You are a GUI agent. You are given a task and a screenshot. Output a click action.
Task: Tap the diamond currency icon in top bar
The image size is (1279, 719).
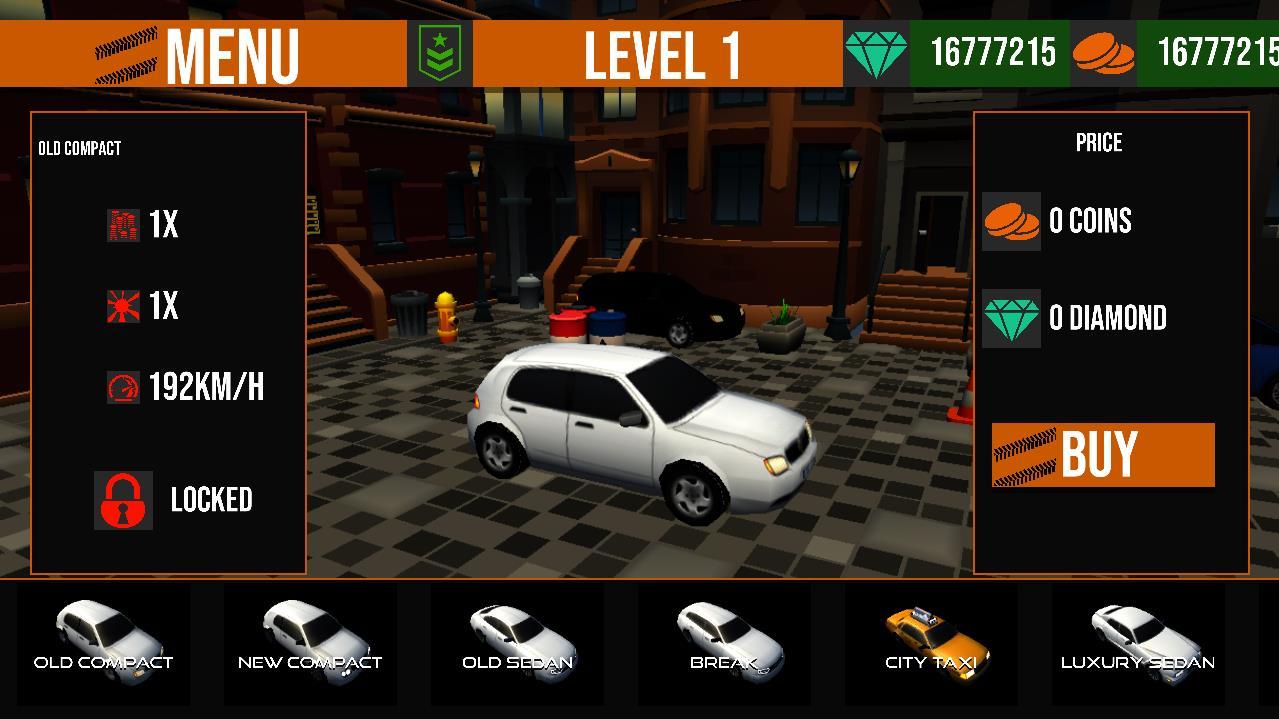click(x=876, y=54)
